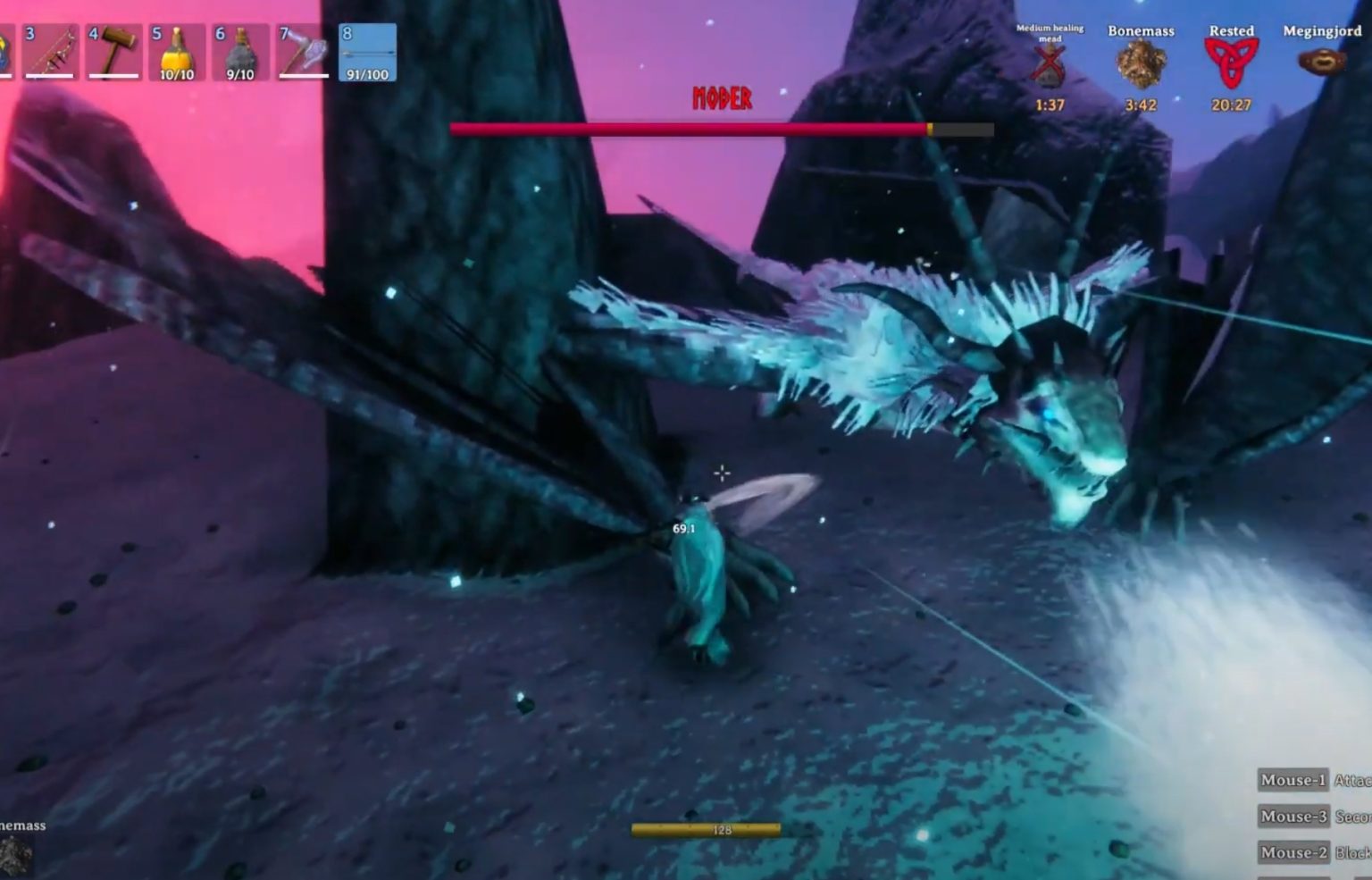
Task: Equip the hammer in hotbar slot 4
Action: click(x=115, y=51)
